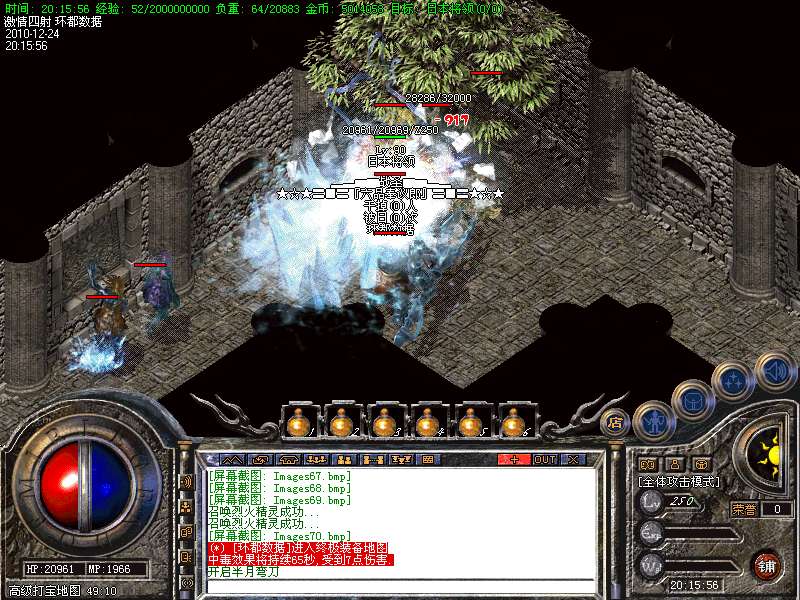Close the chat toolbar with X button

tap(574, 460)
